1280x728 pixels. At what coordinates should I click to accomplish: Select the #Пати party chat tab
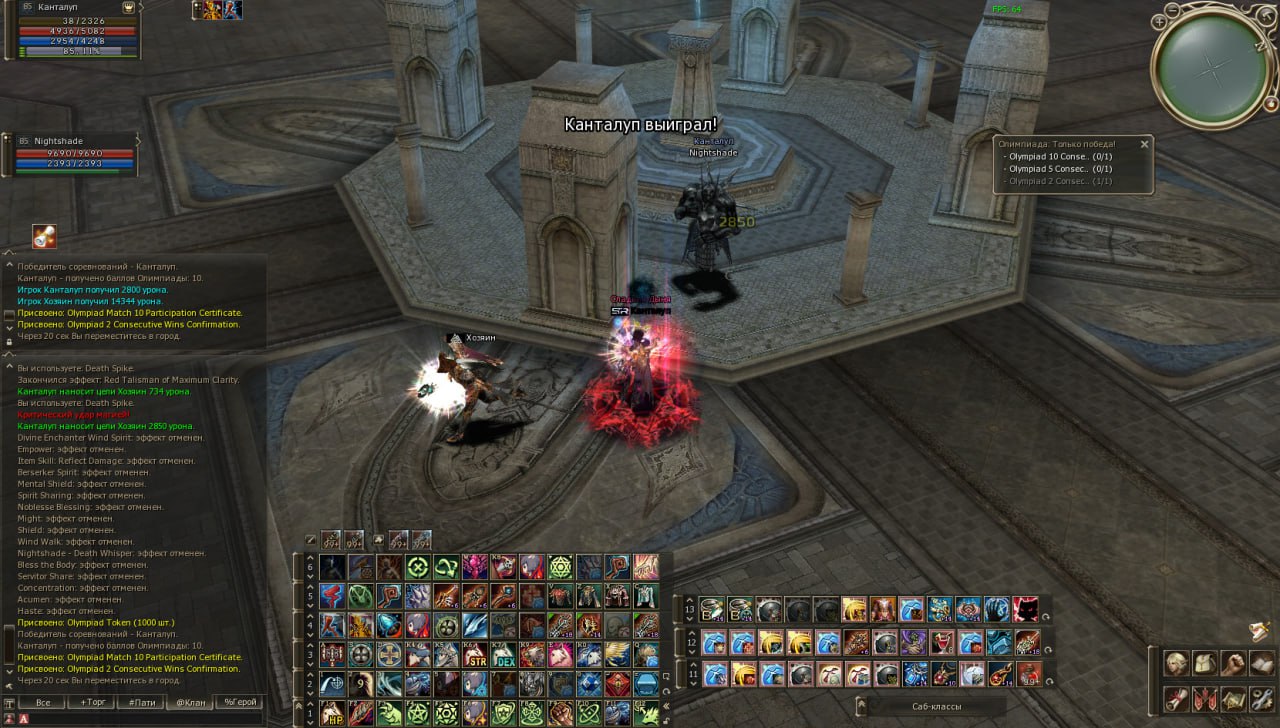(x=141, y=702)
